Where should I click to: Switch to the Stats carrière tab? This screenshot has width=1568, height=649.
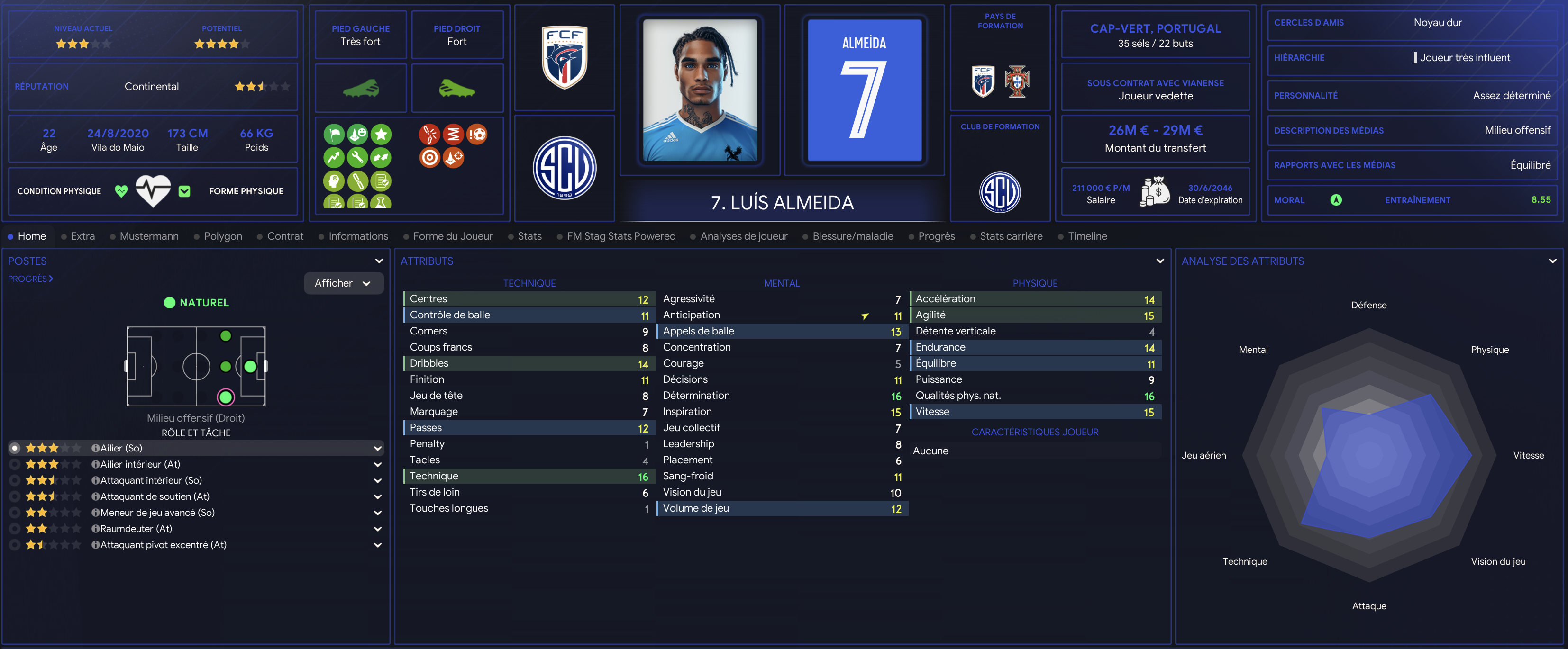click(x=1011, y=236)
